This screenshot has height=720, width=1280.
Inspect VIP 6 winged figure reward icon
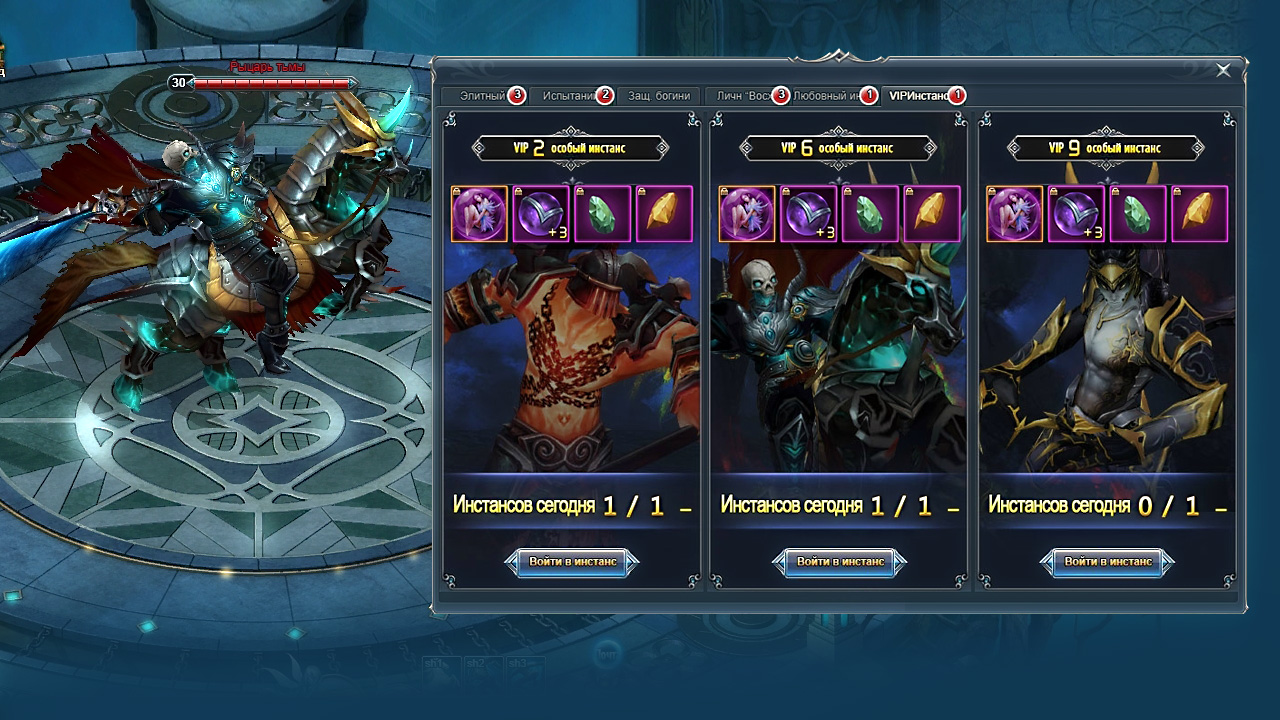pos(747,214)
